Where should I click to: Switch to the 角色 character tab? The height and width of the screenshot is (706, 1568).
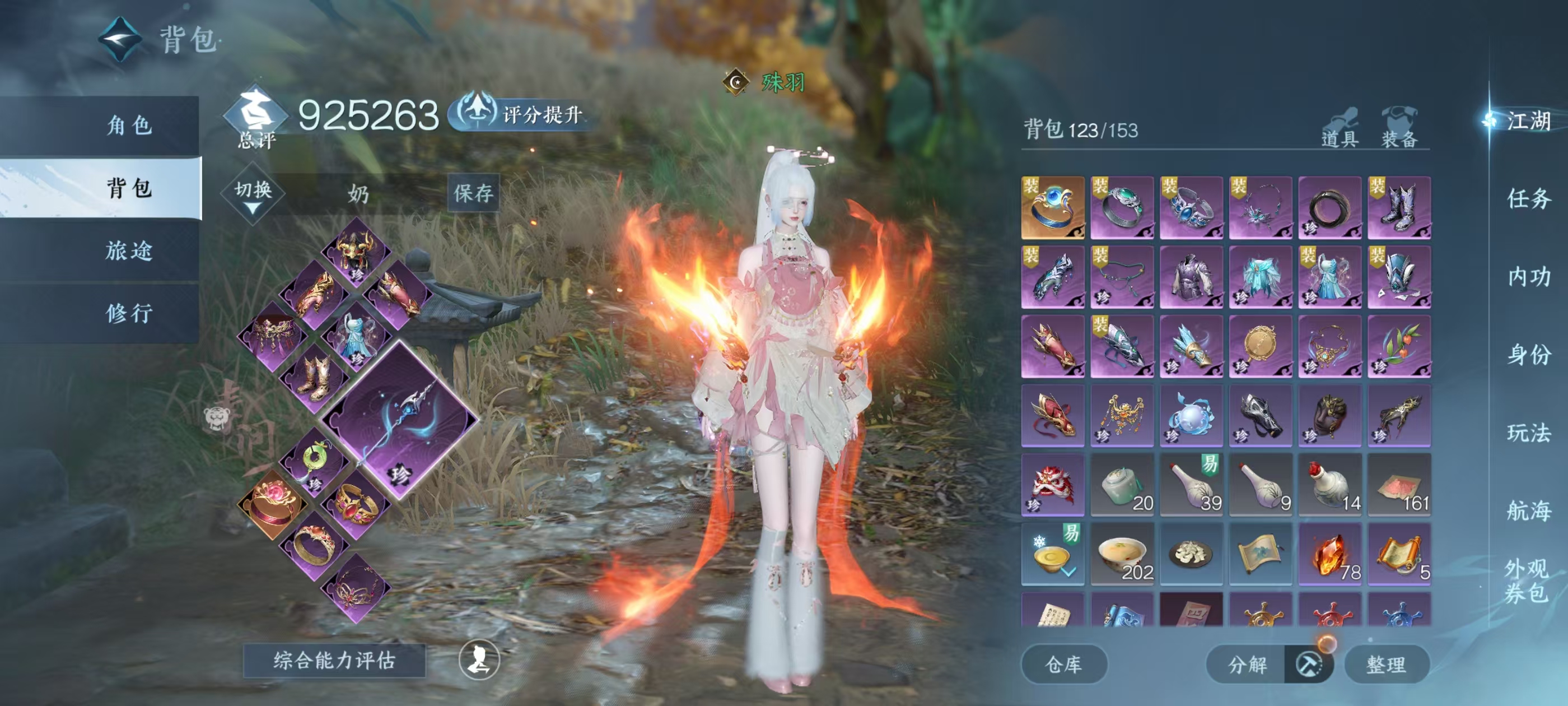click(129, 126)
